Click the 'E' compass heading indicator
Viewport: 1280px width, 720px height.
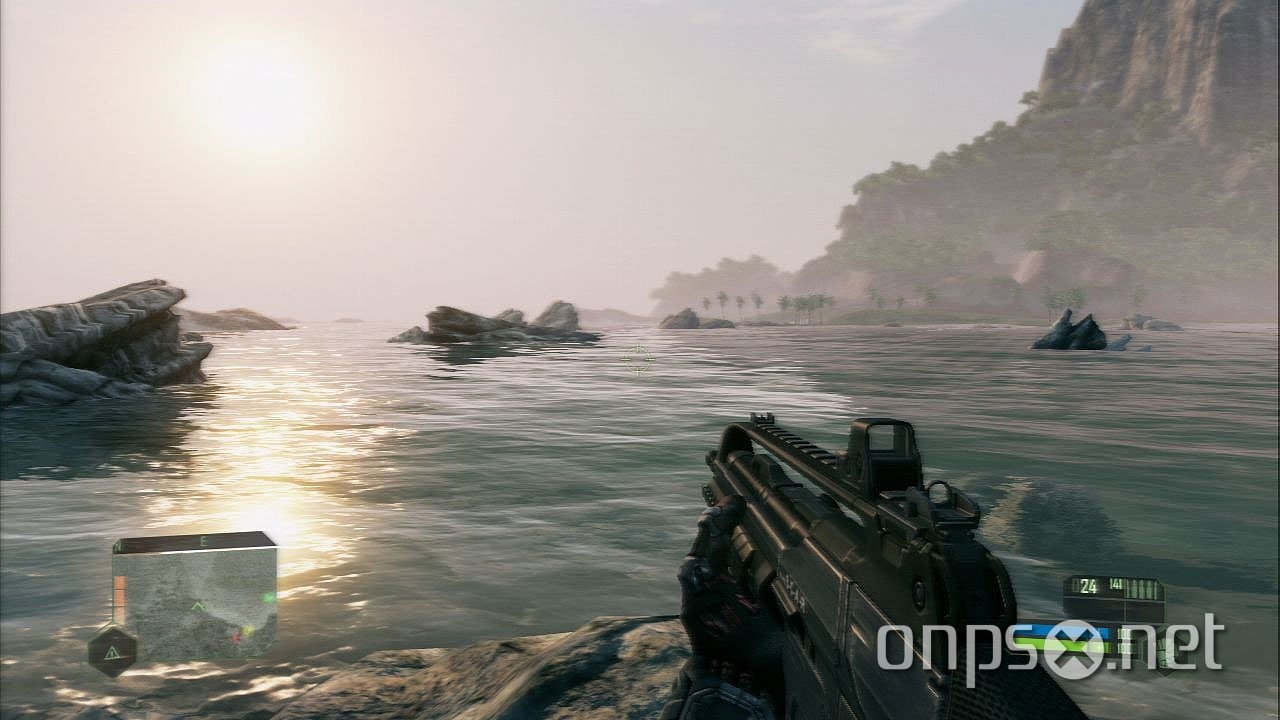click(x=203, y=541)
